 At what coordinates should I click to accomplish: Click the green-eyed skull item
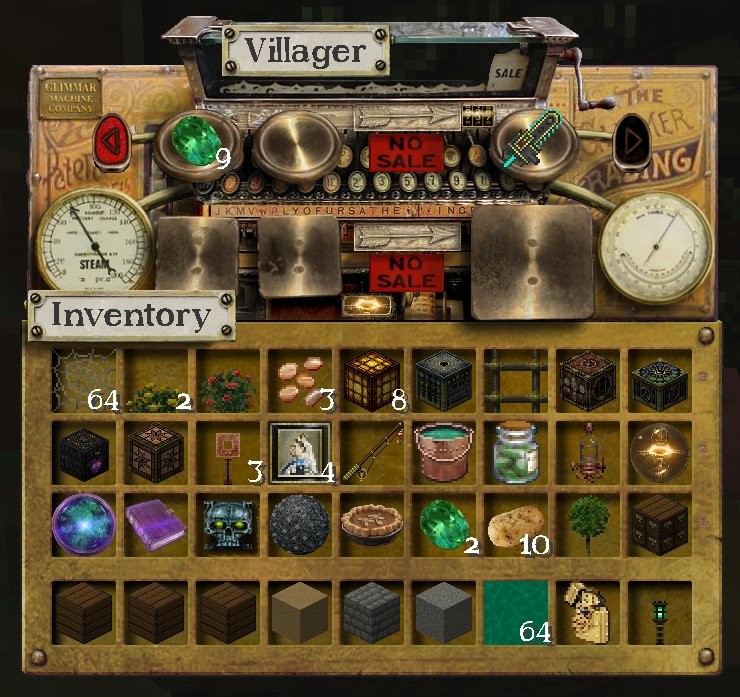229,524
